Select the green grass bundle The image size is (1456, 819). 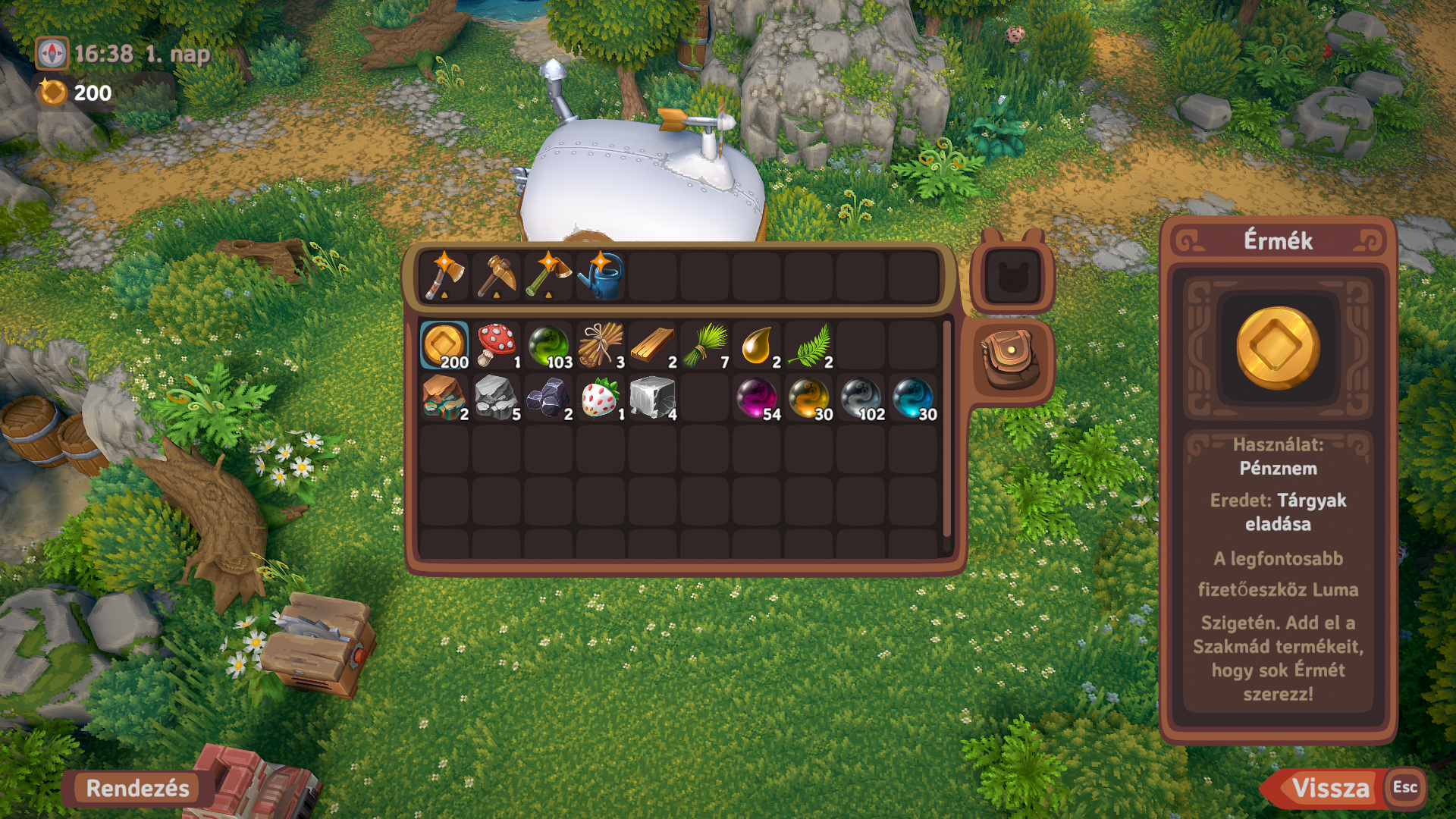click(x=705, y=345)
